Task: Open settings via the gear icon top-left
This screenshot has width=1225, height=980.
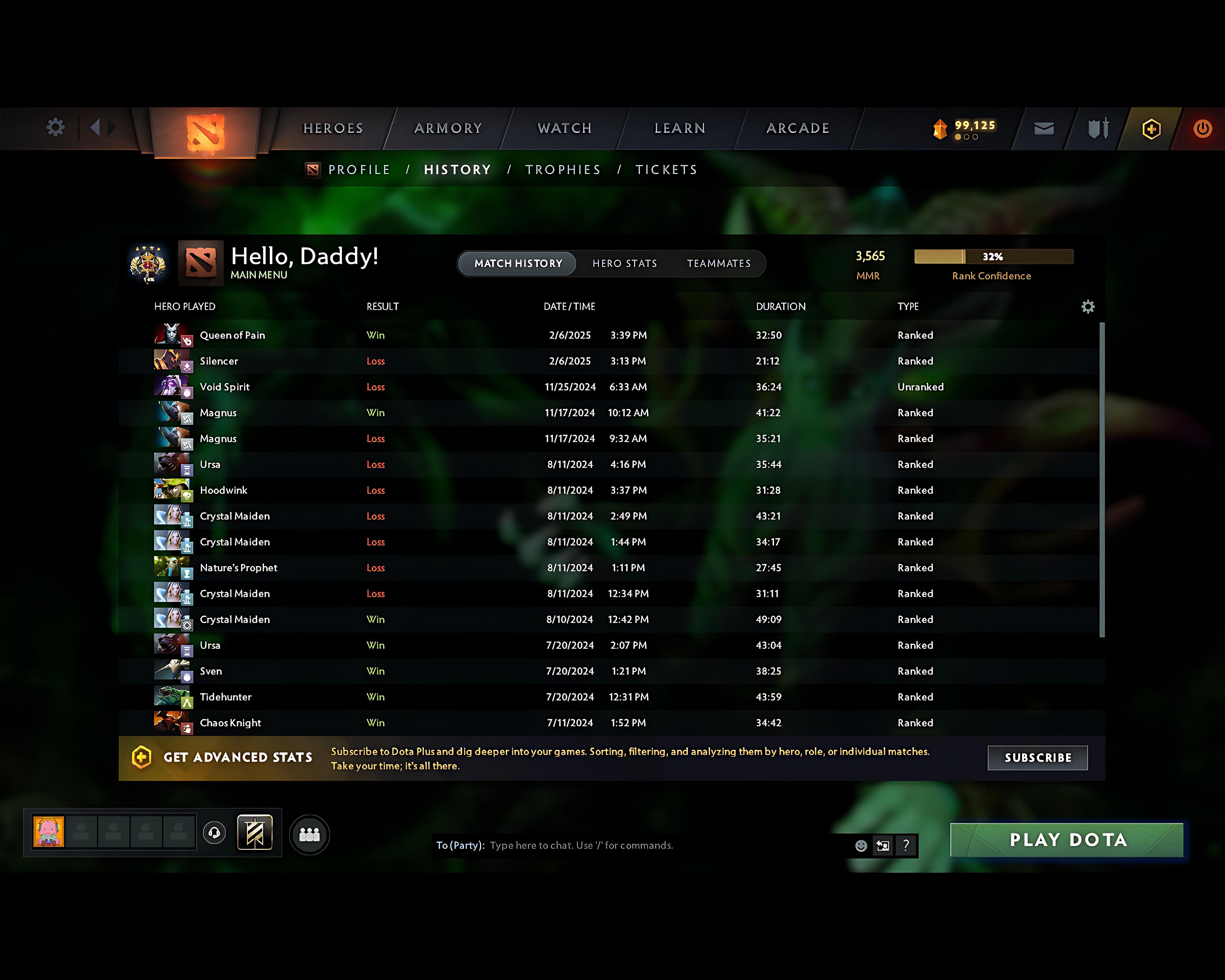Action: tap(55, 127)
